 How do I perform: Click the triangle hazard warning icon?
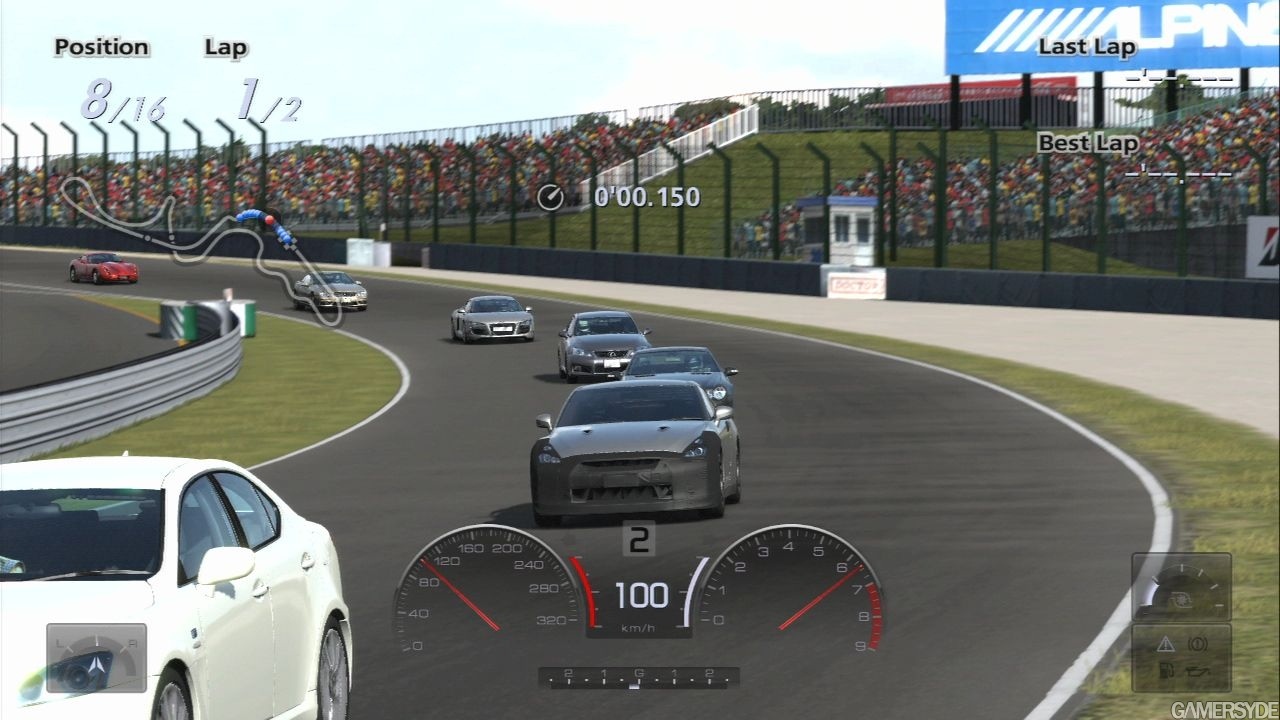(1165, 645)
